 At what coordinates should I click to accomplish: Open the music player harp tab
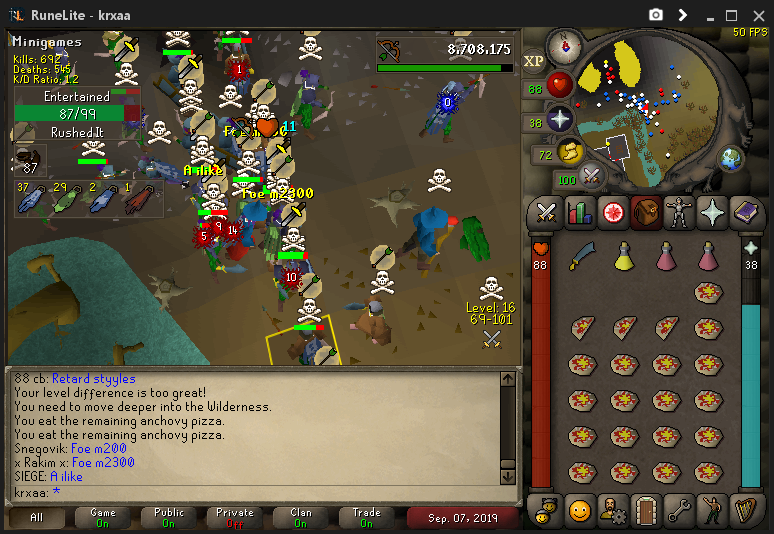[x=745, y=510]
